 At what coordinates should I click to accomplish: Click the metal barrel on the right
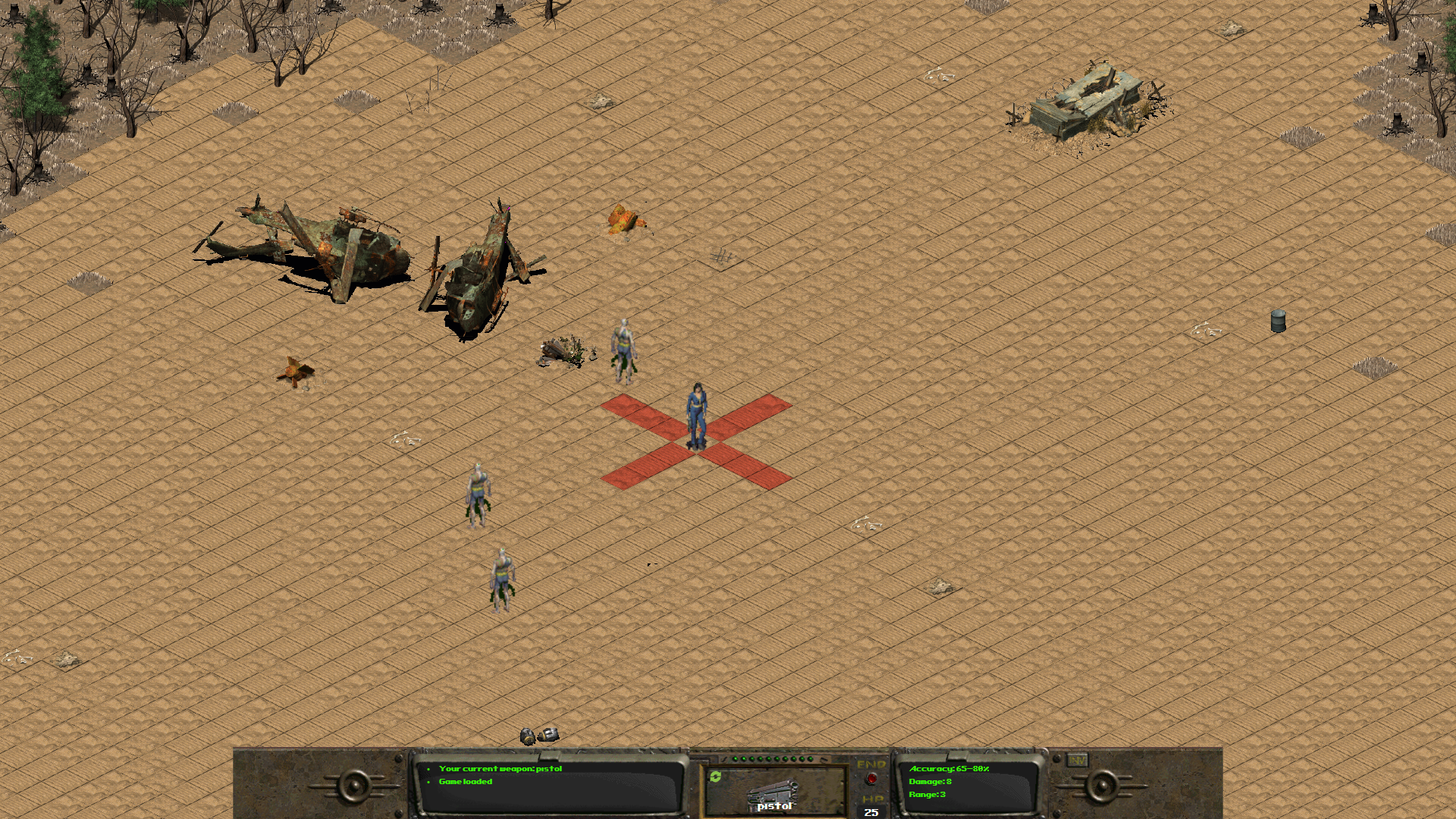tap(1278, 322)
